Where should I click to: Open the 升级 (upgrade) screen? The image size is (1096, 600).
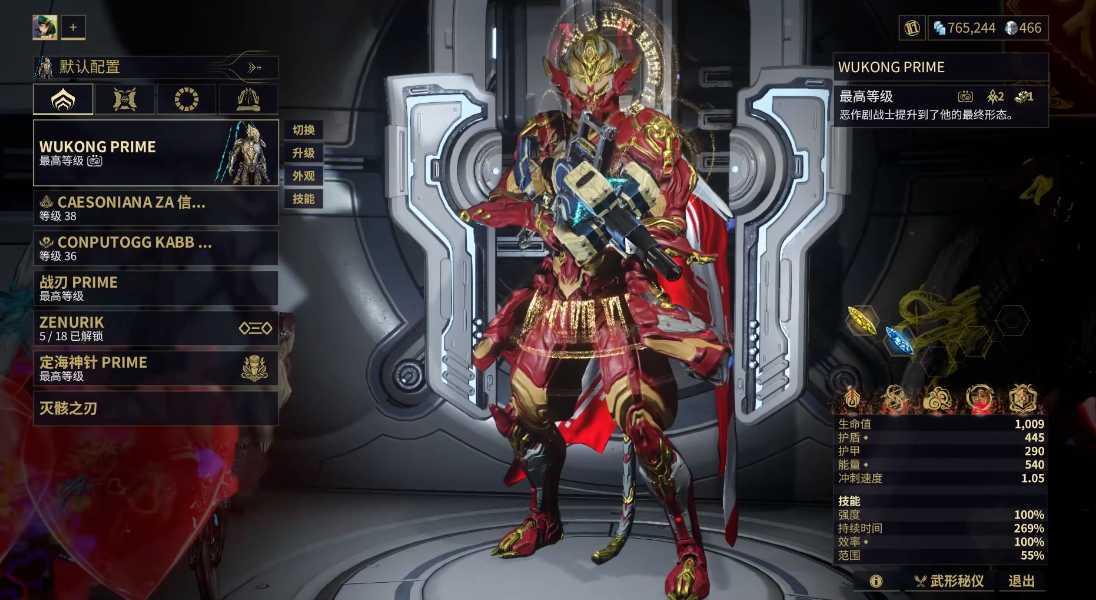pyautogui.click(x=303, y=153)
